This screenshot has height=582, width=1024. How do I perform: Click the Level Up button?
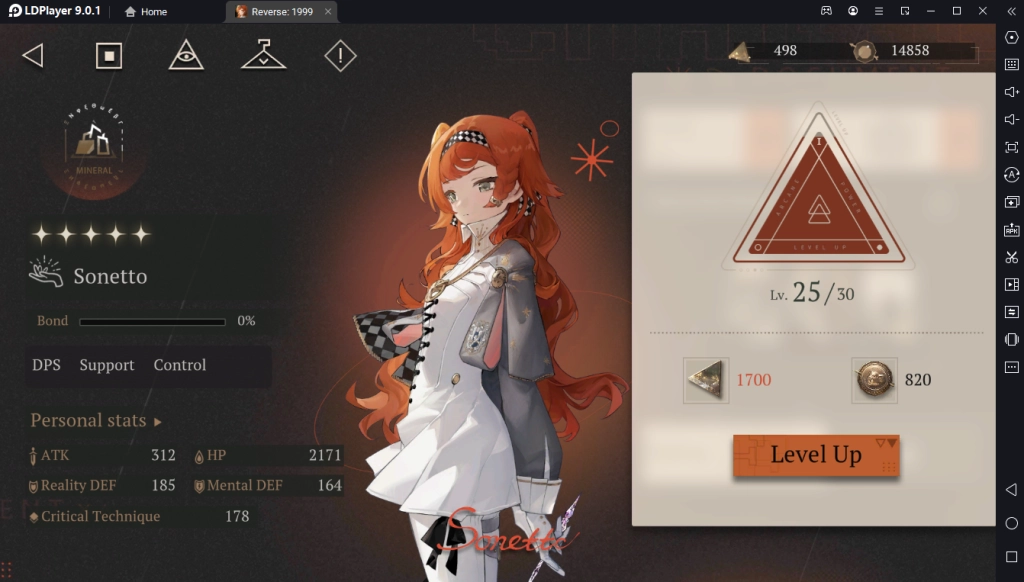coord(815,455)
